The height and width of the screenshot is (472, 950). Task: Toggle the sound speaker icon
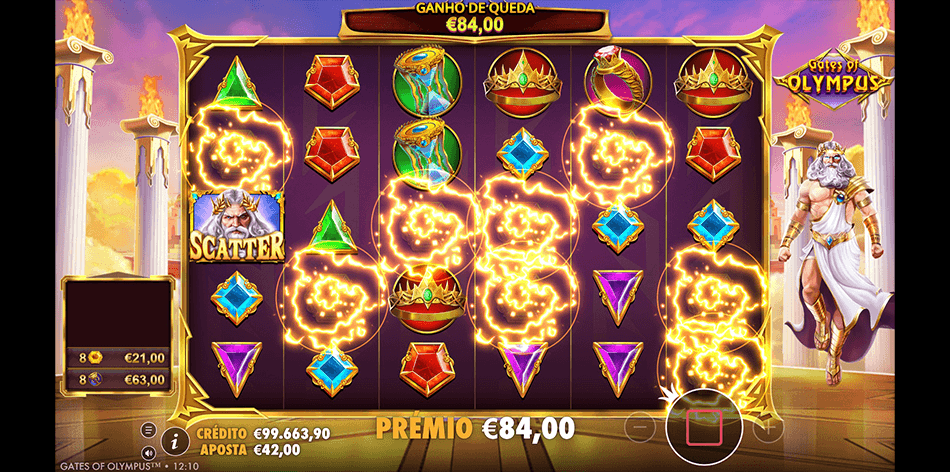[x=149, y=451]
